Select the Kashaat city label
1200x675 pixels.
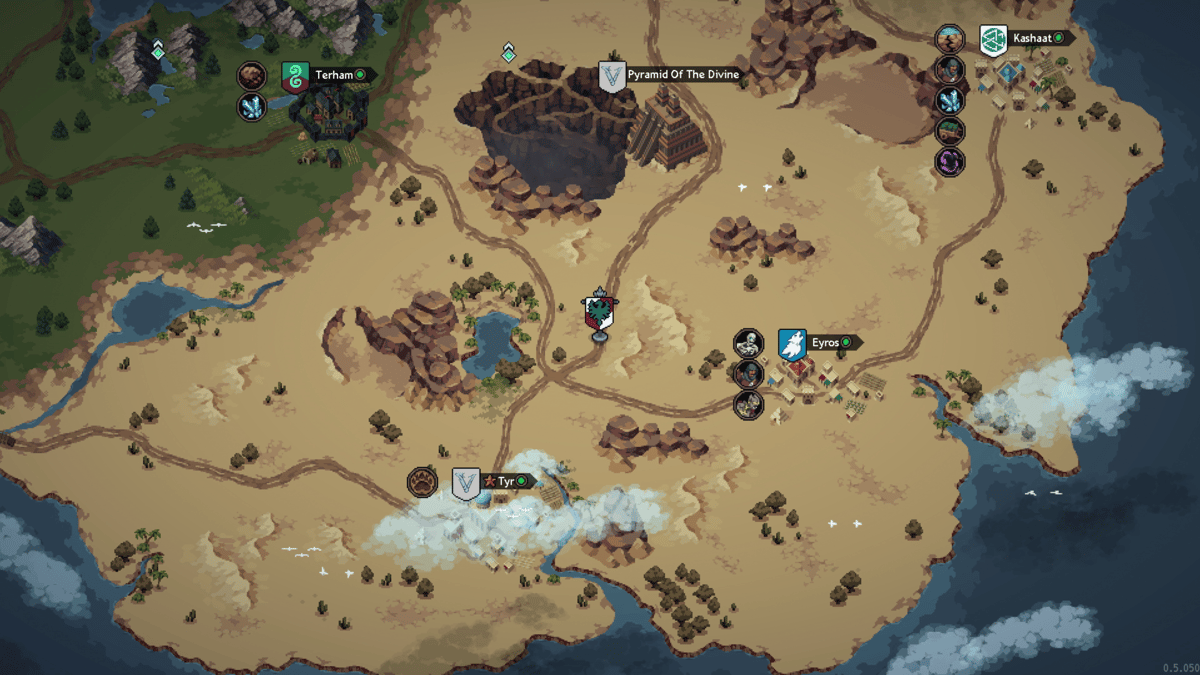pos(1035,38)
